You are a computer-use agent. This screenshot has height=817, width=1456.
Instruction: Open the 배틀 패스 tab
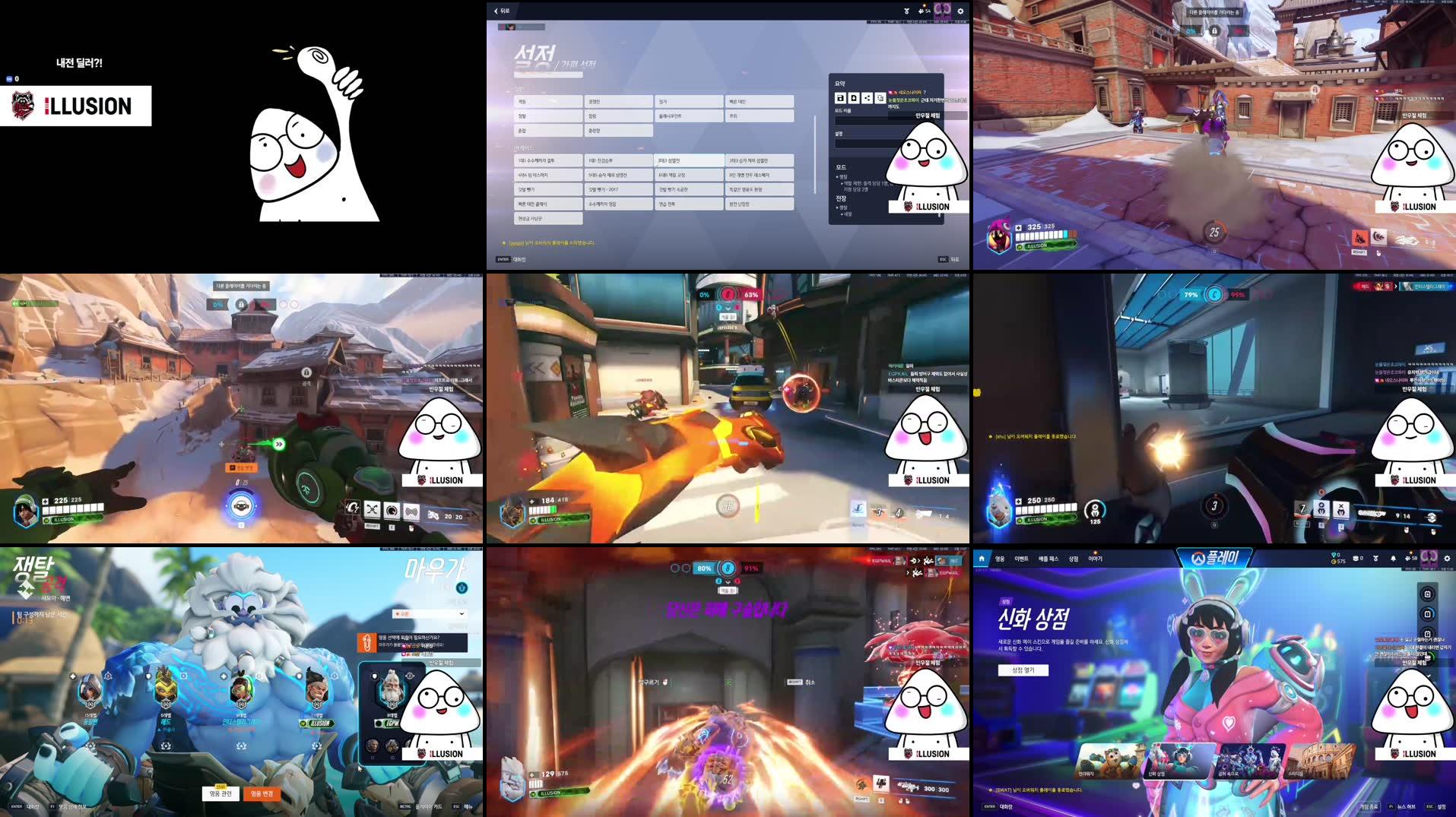click(1049, 559)
